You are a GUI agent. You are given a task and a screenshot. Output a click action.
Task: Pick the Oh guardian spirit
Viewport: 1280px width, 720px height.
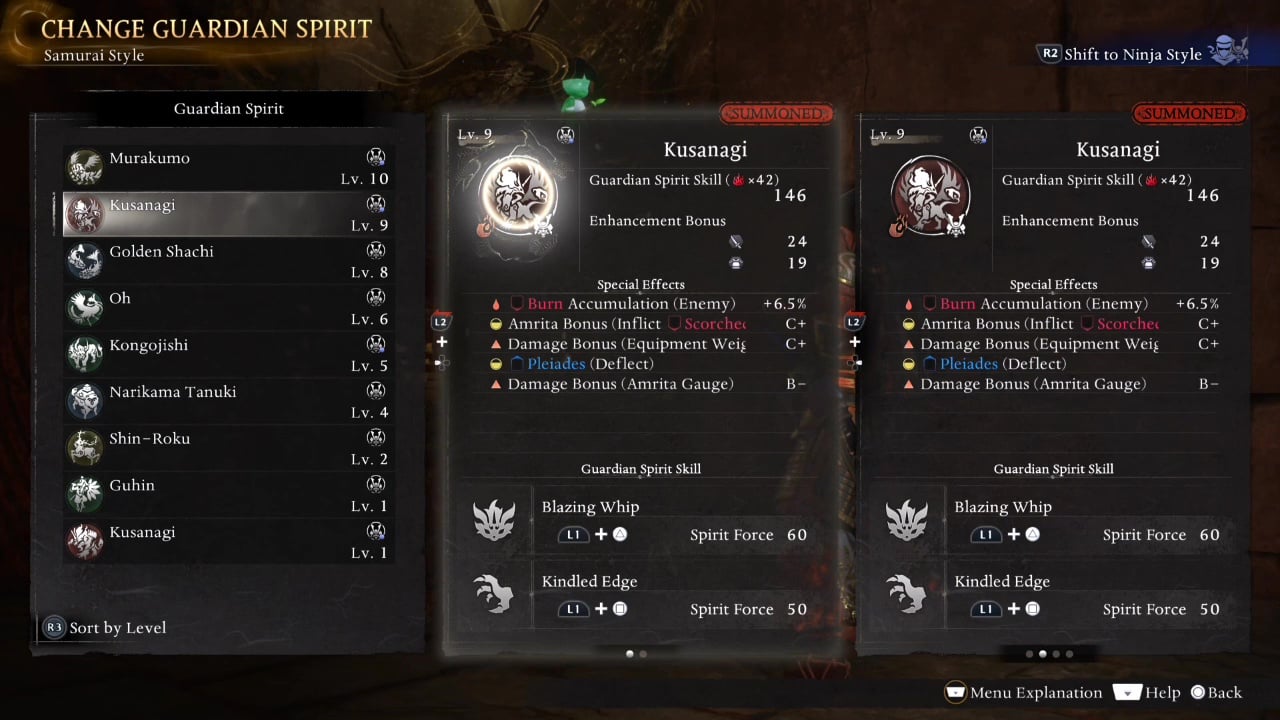coord(228,308)
